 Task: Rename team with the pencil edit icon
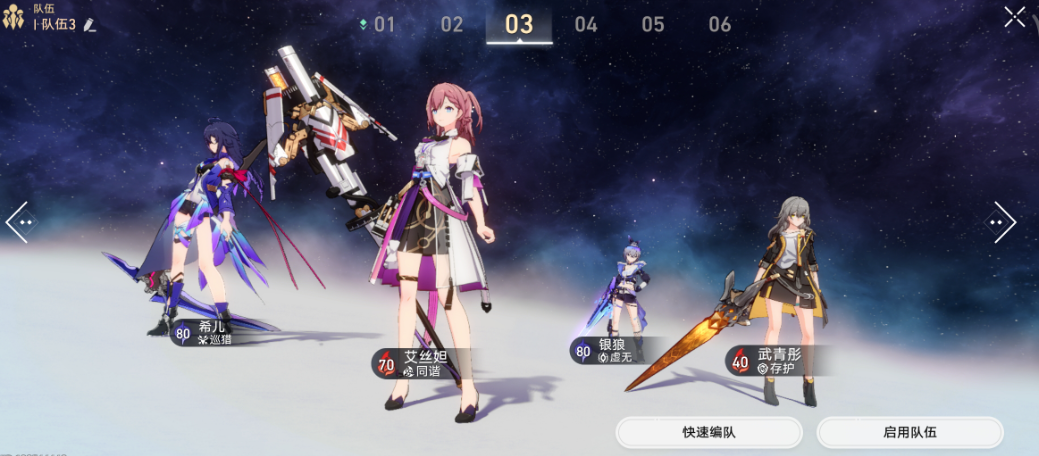pos(90,25)
